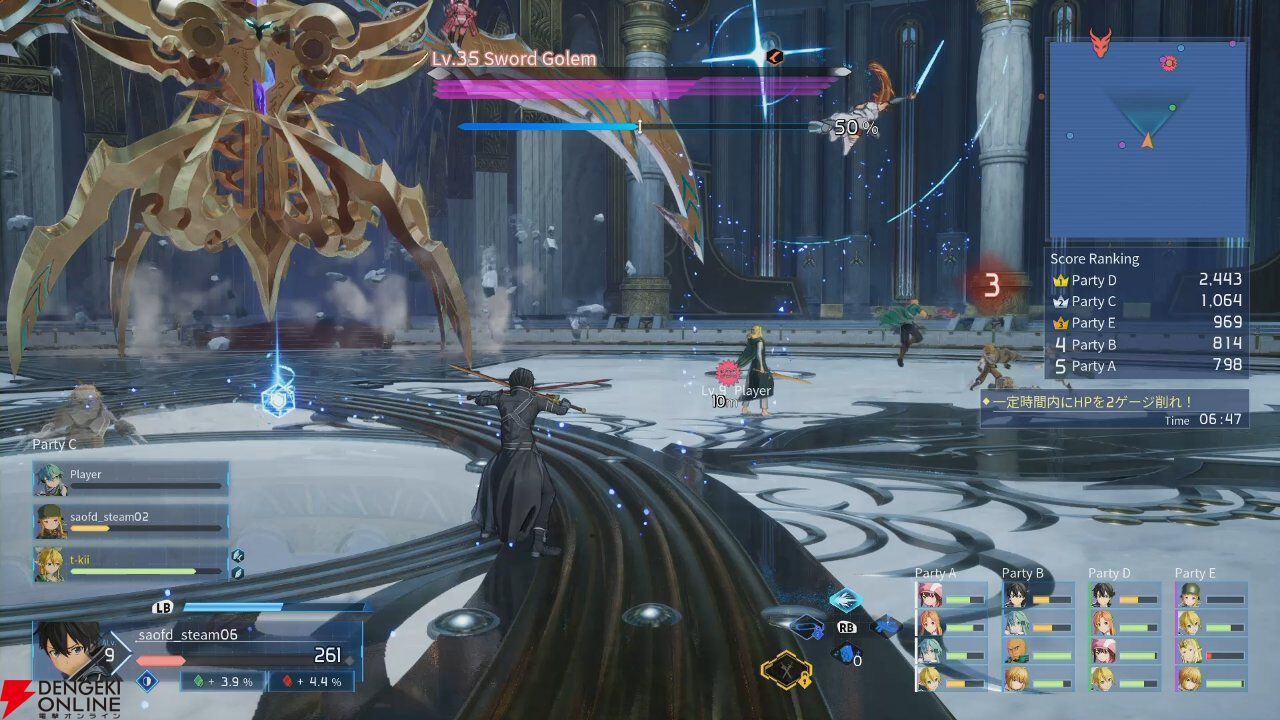Click the Party A member panel
This screenshot has height=720, width=1280.
951,636
